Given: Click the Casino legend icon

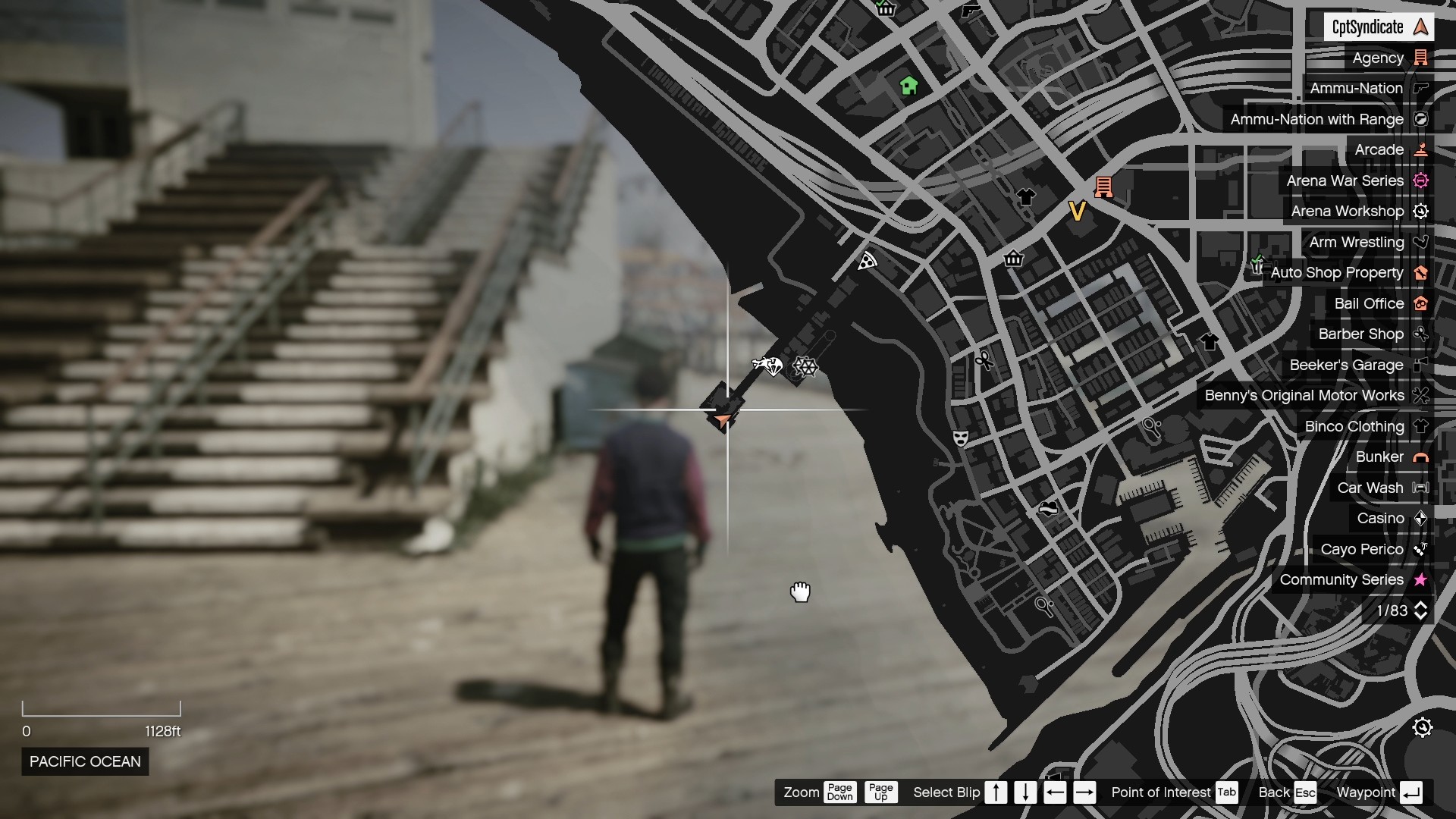Looking at the screenshot, I should pos(1420,518).
